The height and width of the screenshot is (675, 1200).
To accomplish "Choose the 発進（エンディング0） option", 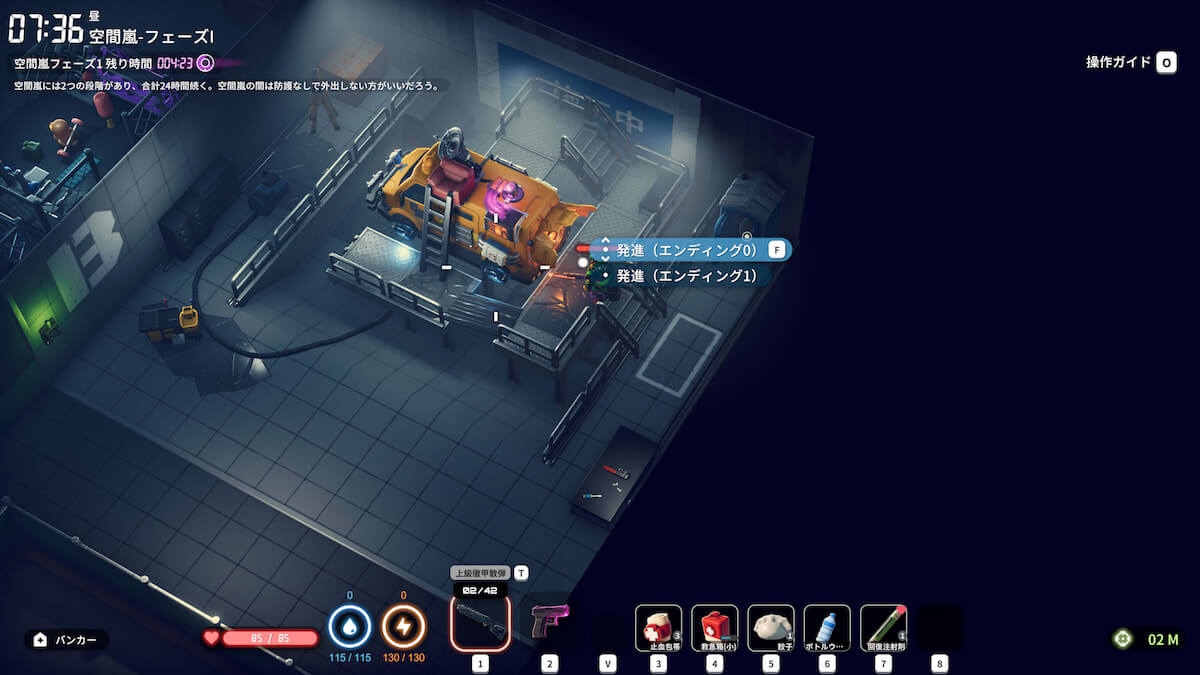I will tap(688, 250).
